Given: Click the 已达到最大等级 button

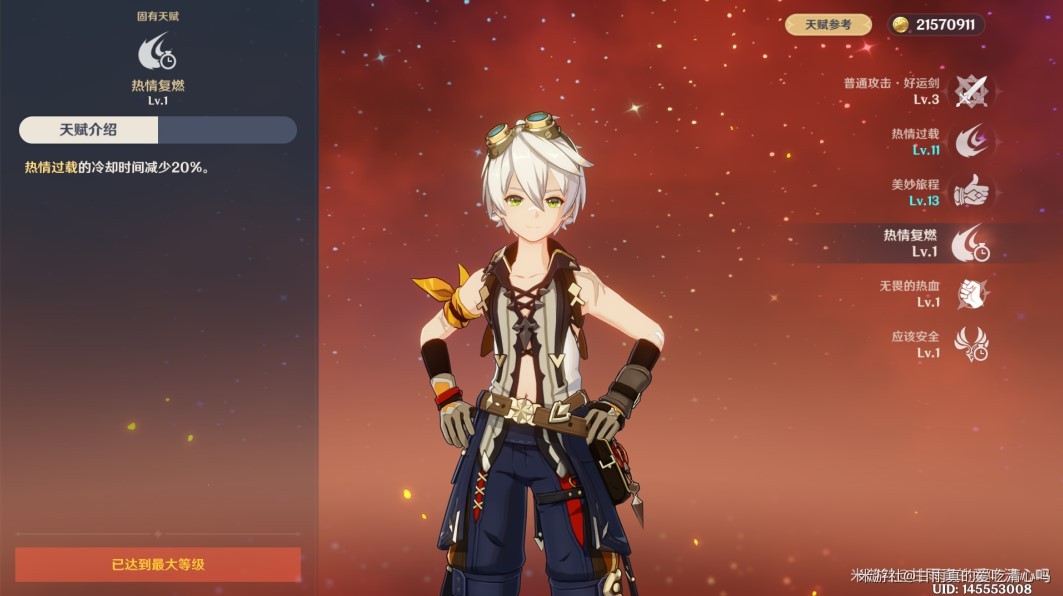Looking at the screenshot, I should 158,564.
